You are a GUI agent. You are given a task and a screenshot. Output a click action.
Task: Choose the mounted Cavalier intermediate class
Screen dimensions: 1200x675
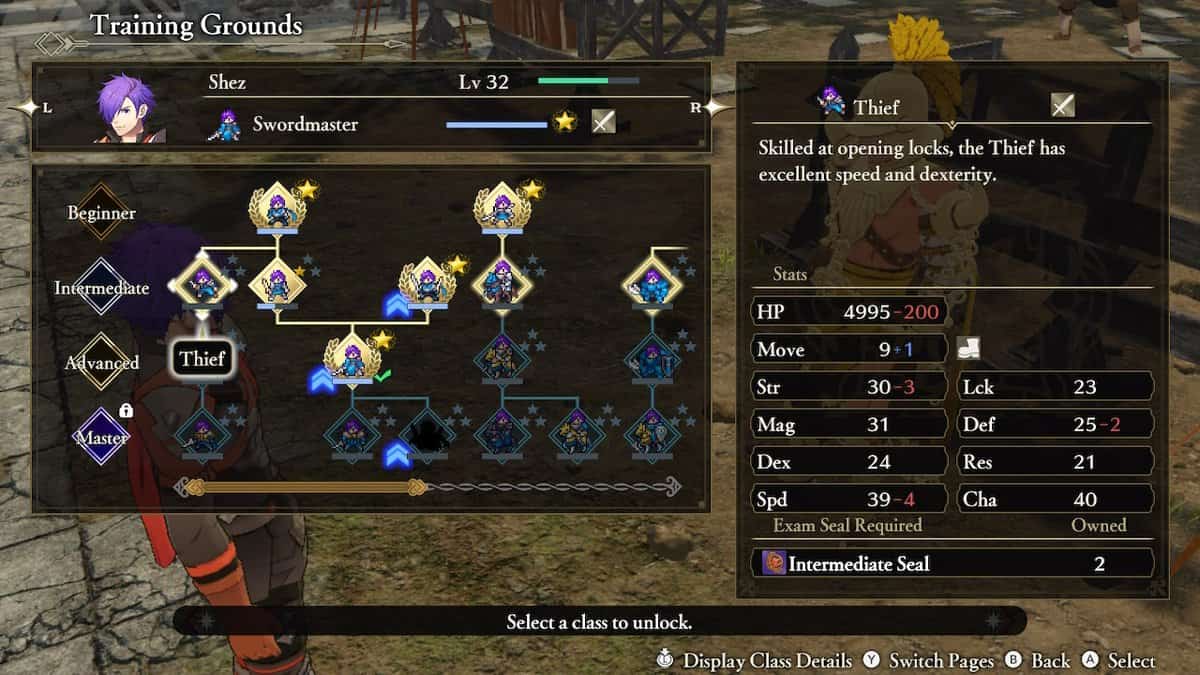(502, 285)
